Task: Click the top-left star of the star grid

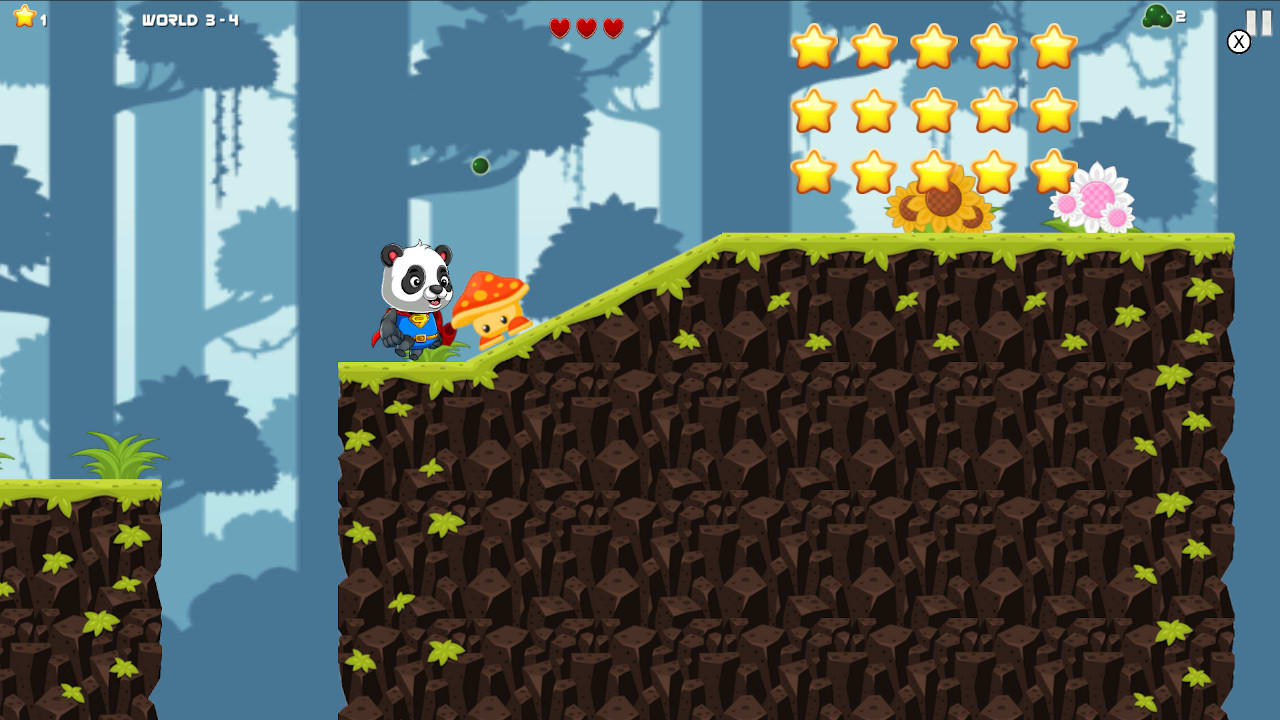Action: [813, 47]
